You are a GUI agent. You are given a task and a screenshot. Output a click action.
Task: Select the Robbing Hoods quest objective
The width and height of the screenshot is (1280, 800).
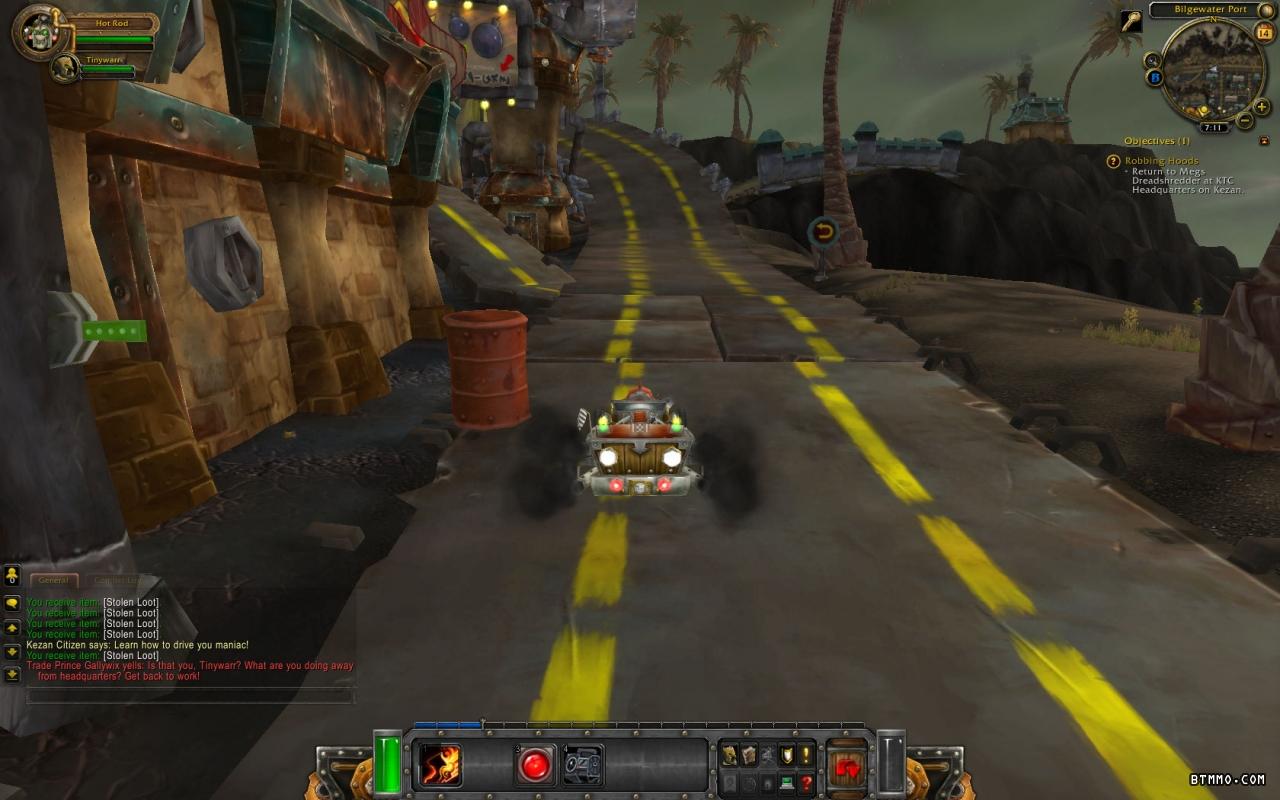pyautogui.click(x=1161, y=160)
